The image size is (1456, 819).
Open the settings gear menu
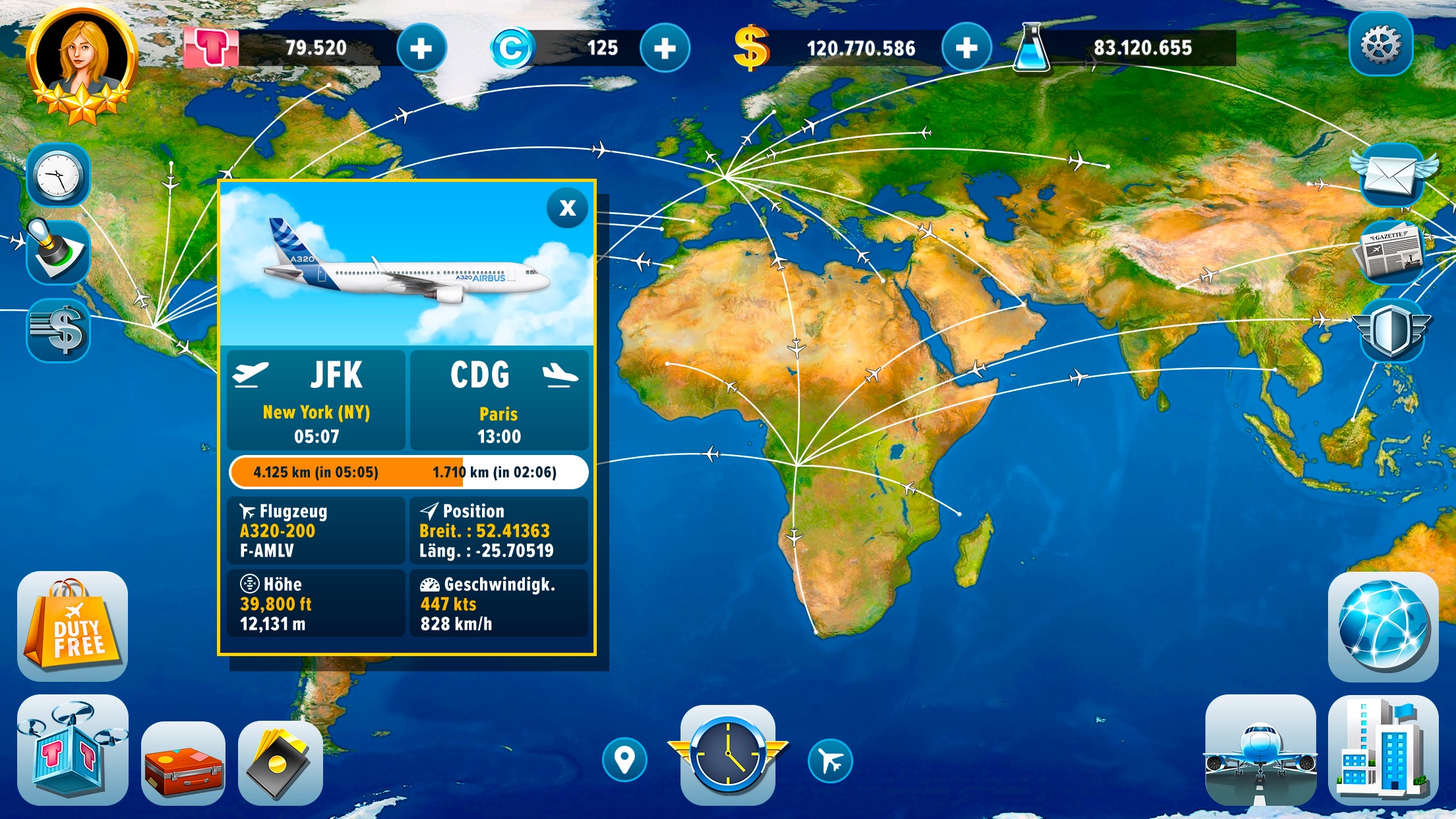[x=1380, y=45]
